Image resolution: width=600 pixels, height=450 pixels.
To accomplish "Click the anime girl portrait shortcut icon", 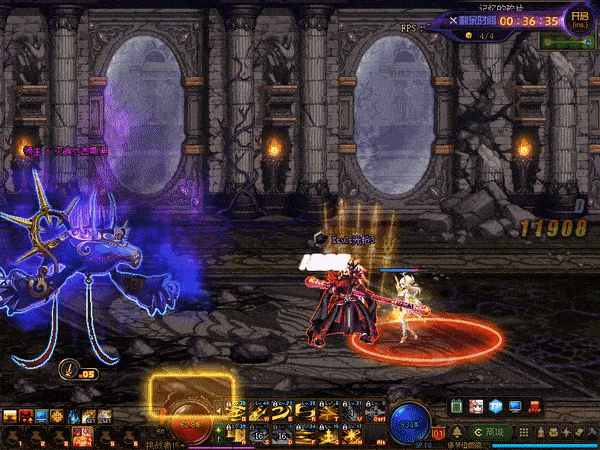I will [x=478, y=407].
